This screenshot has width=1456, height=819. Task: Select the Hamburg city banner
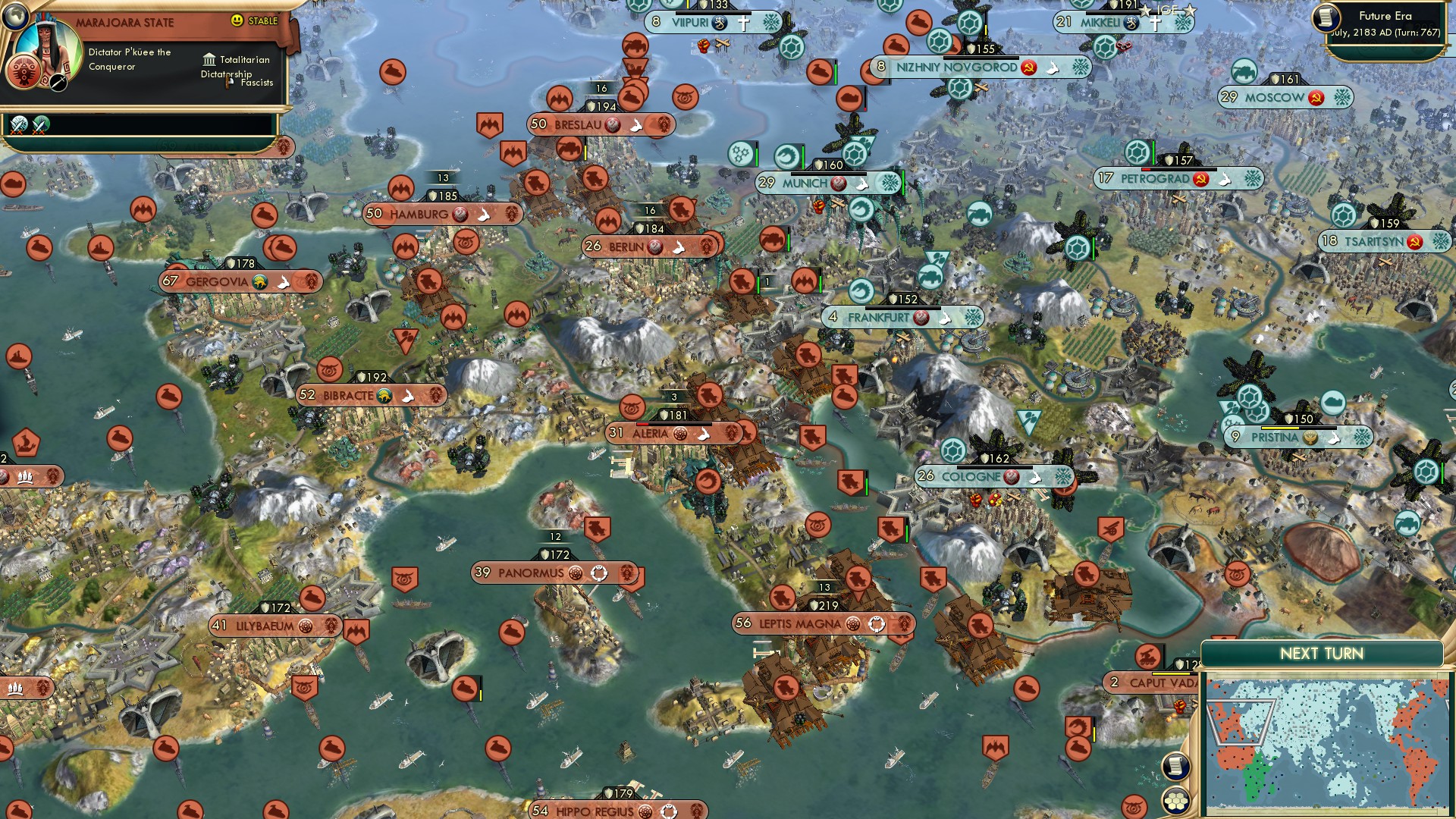click(x=419, y=214)
